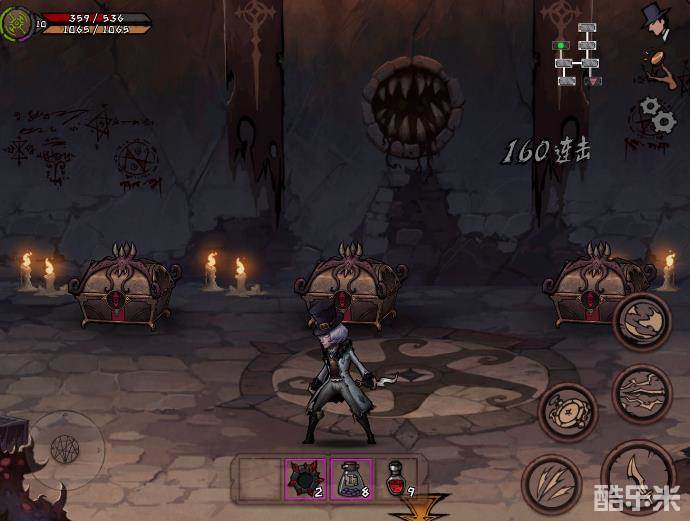Open the top-hat character portrait
Viewport: 690px width, 521px height.
click(x=657, y=21)
